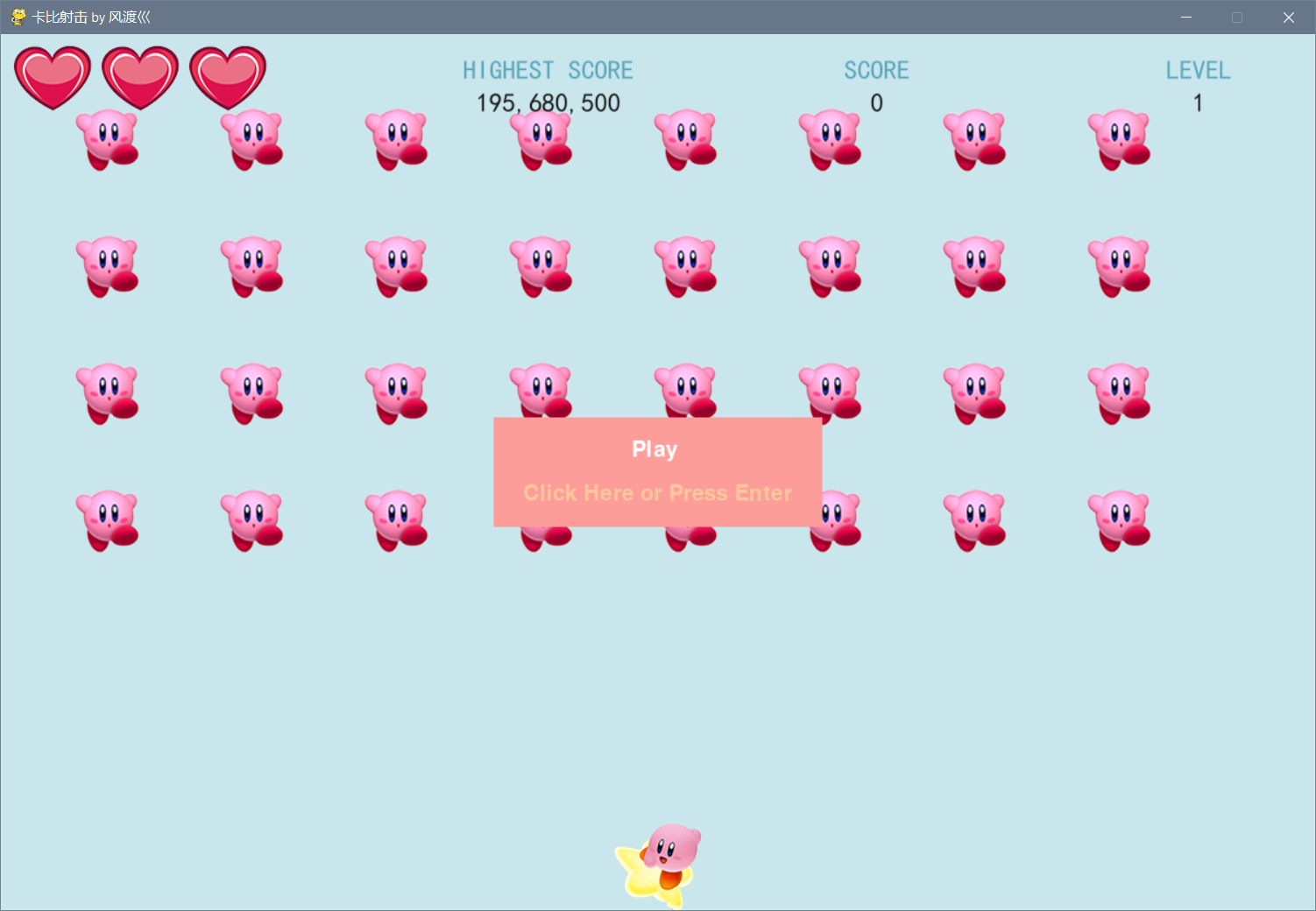This screenshot has height=911, width=1316.
Task: Click the first heart life icon
Action: 52,77
